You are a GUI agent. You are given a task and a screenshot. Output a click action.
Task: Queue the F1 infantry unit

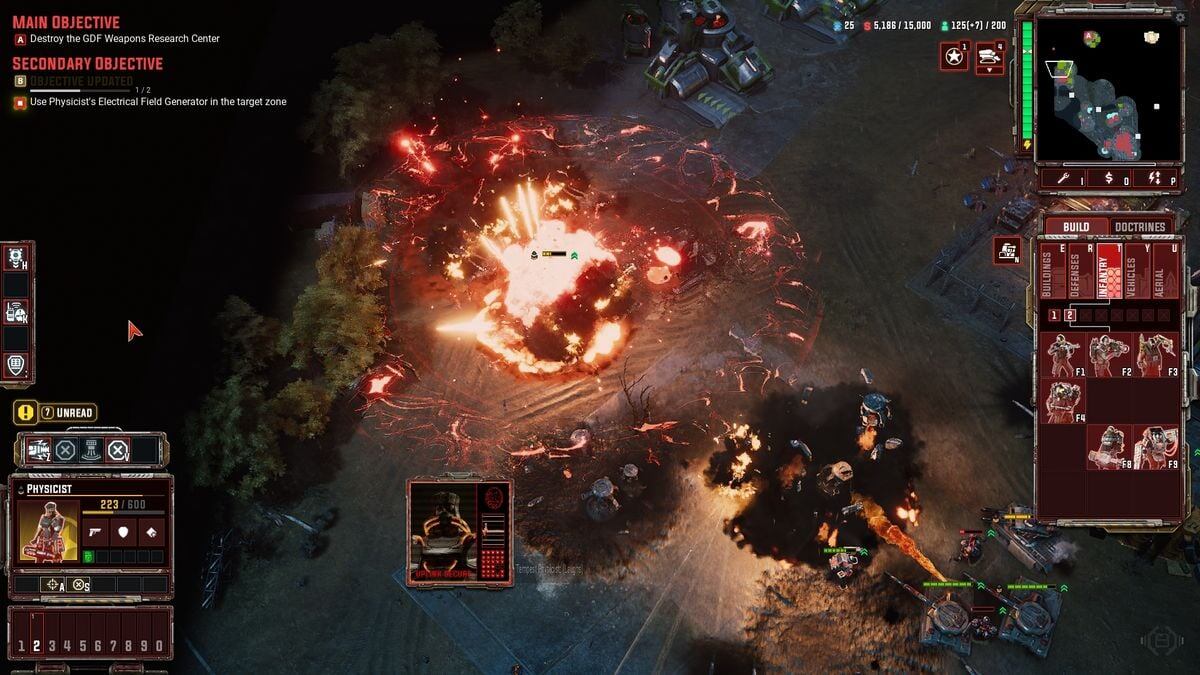pyautogui.click(x=1063, y=355)
